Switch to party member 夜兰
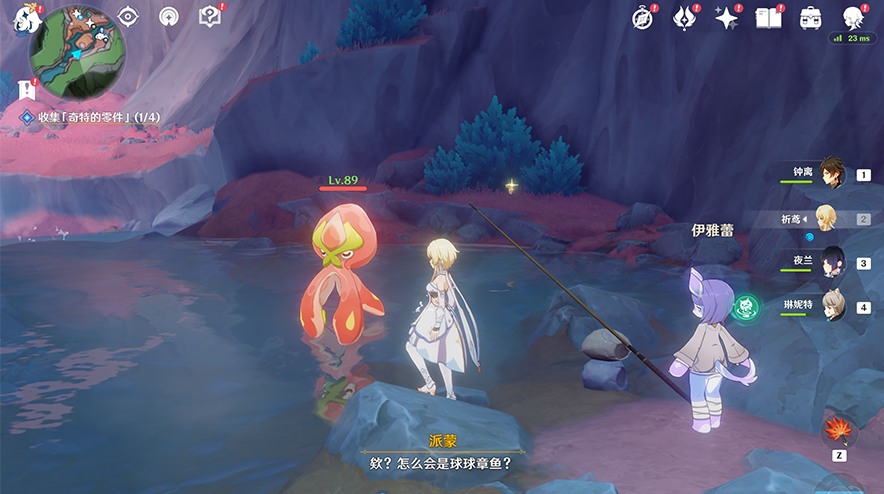The image size is (884, 494). (832, 262)
